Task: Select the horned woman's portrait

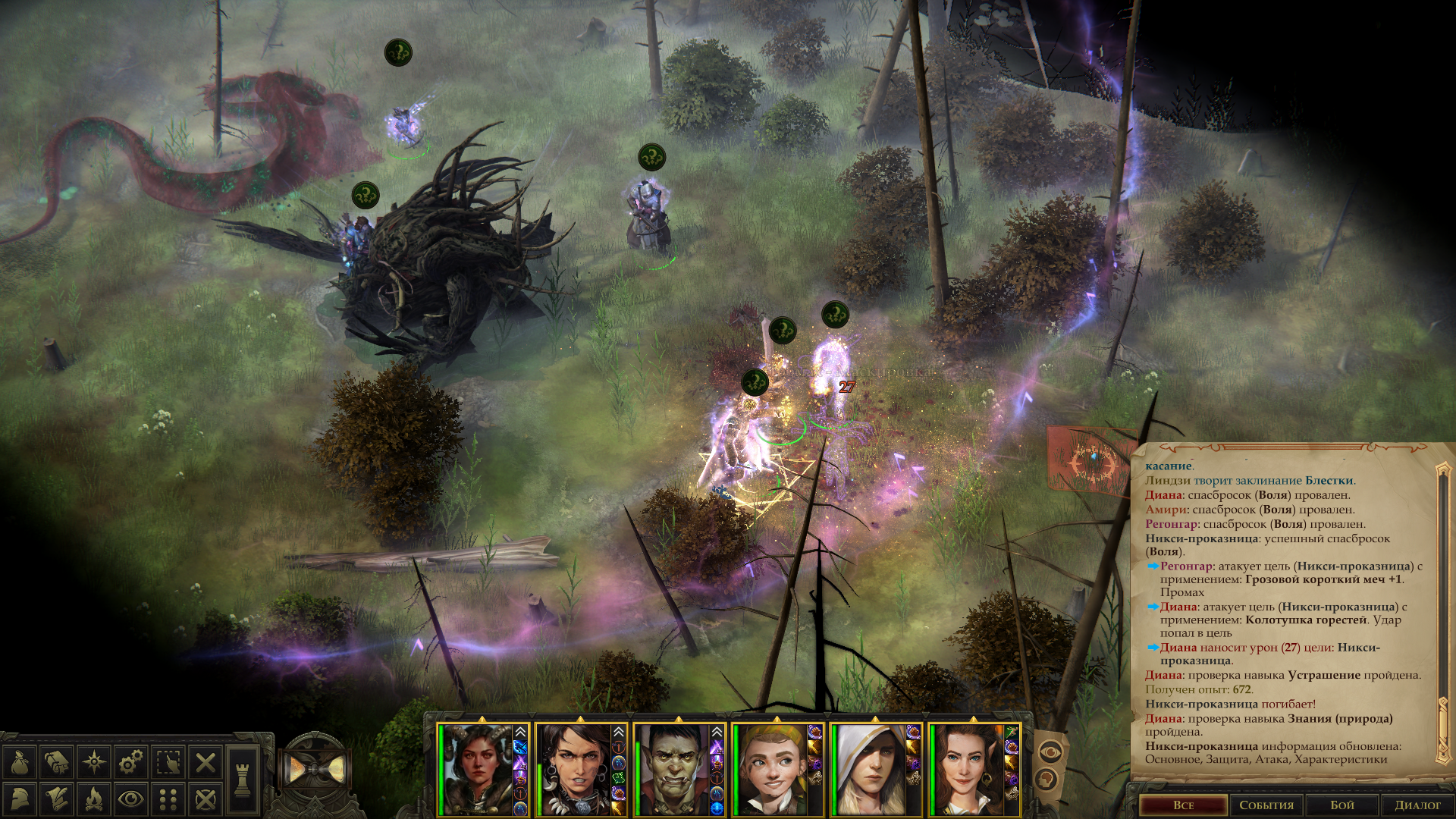Action: click(477, 770)
